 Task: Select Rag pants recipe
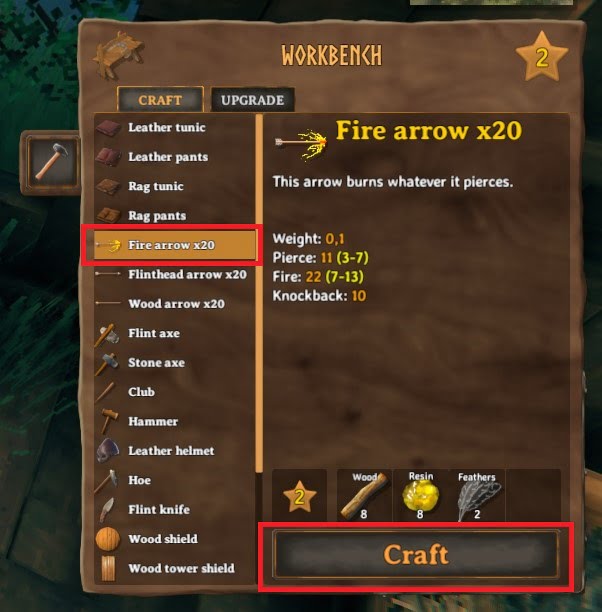point(157,215)
